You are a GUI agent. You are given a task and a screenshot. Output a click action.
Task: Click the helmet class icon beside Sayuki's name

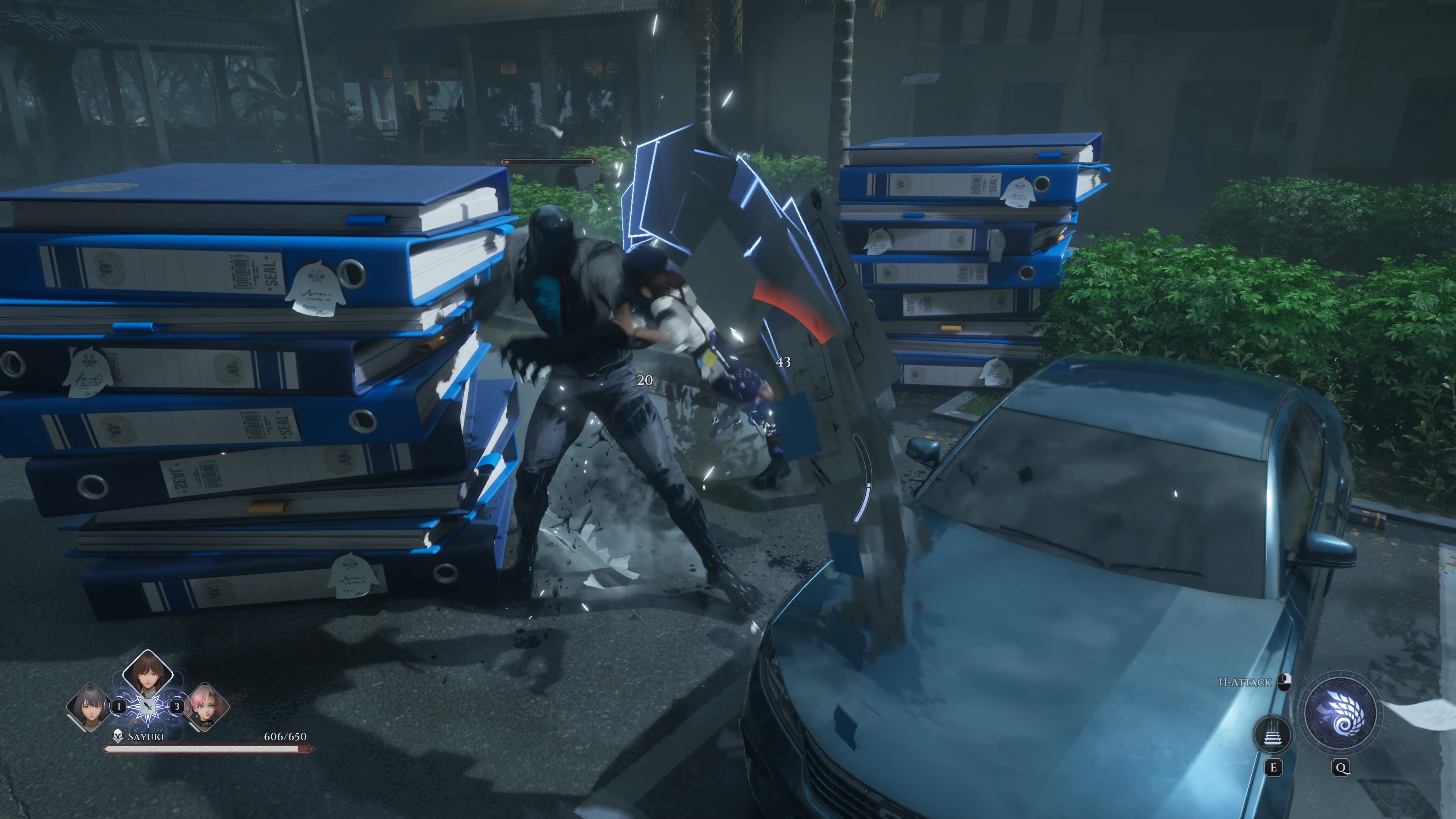coord(118,736)
